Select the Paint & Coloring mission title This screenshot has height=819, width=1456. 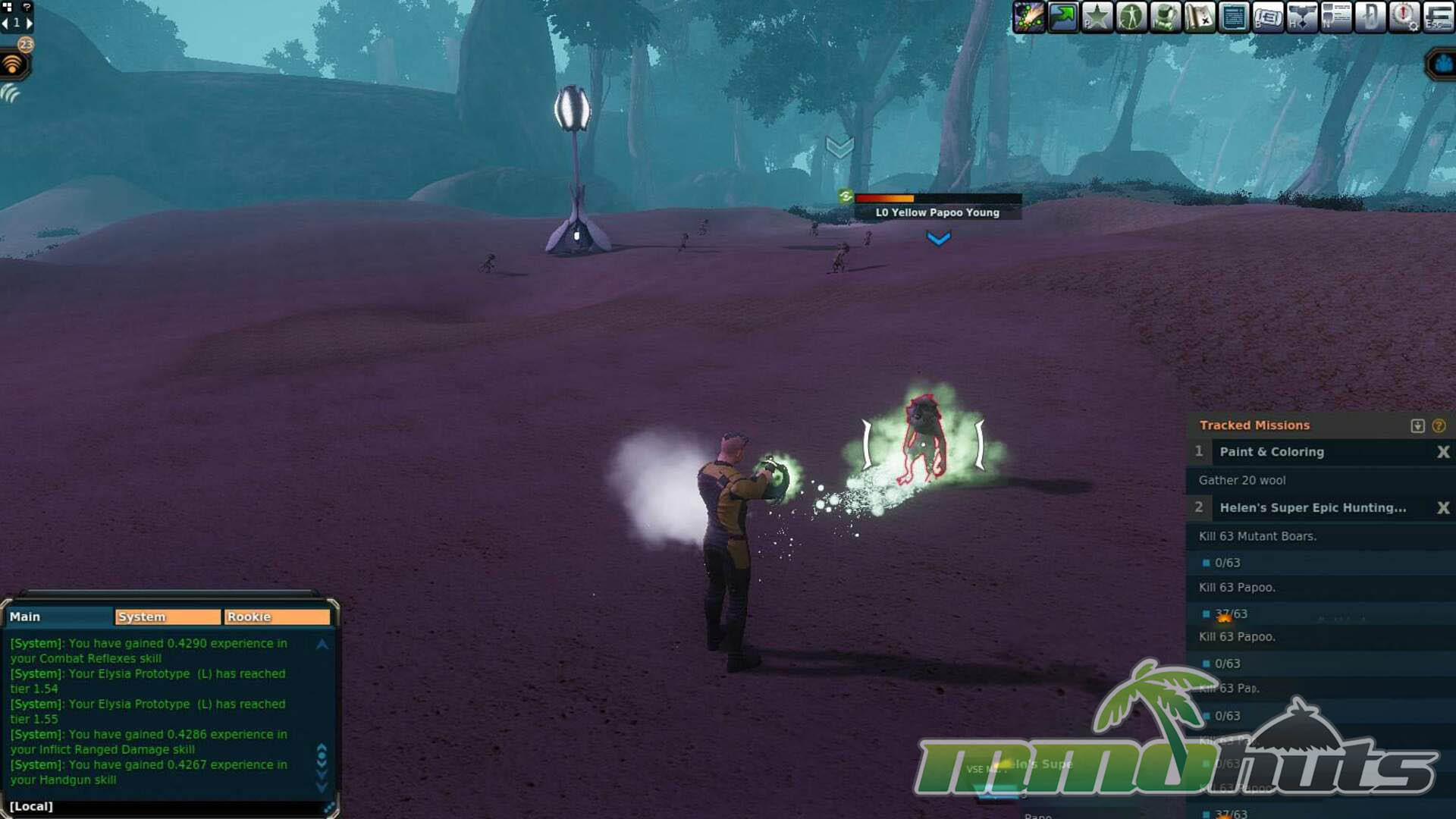1271,452
